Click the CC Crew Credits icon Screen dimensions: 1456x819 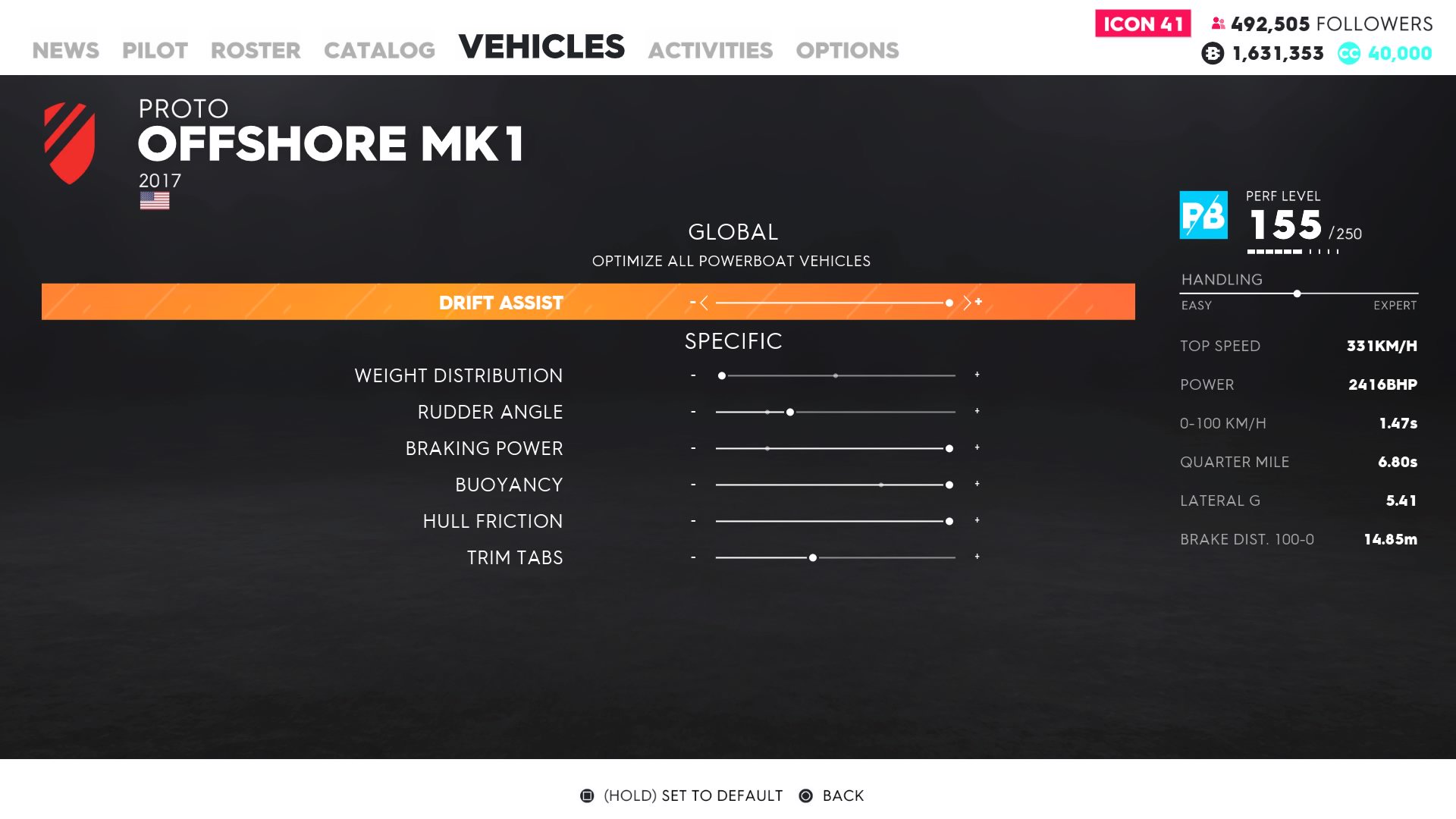pyautogui.click(x=1348, y=54)
